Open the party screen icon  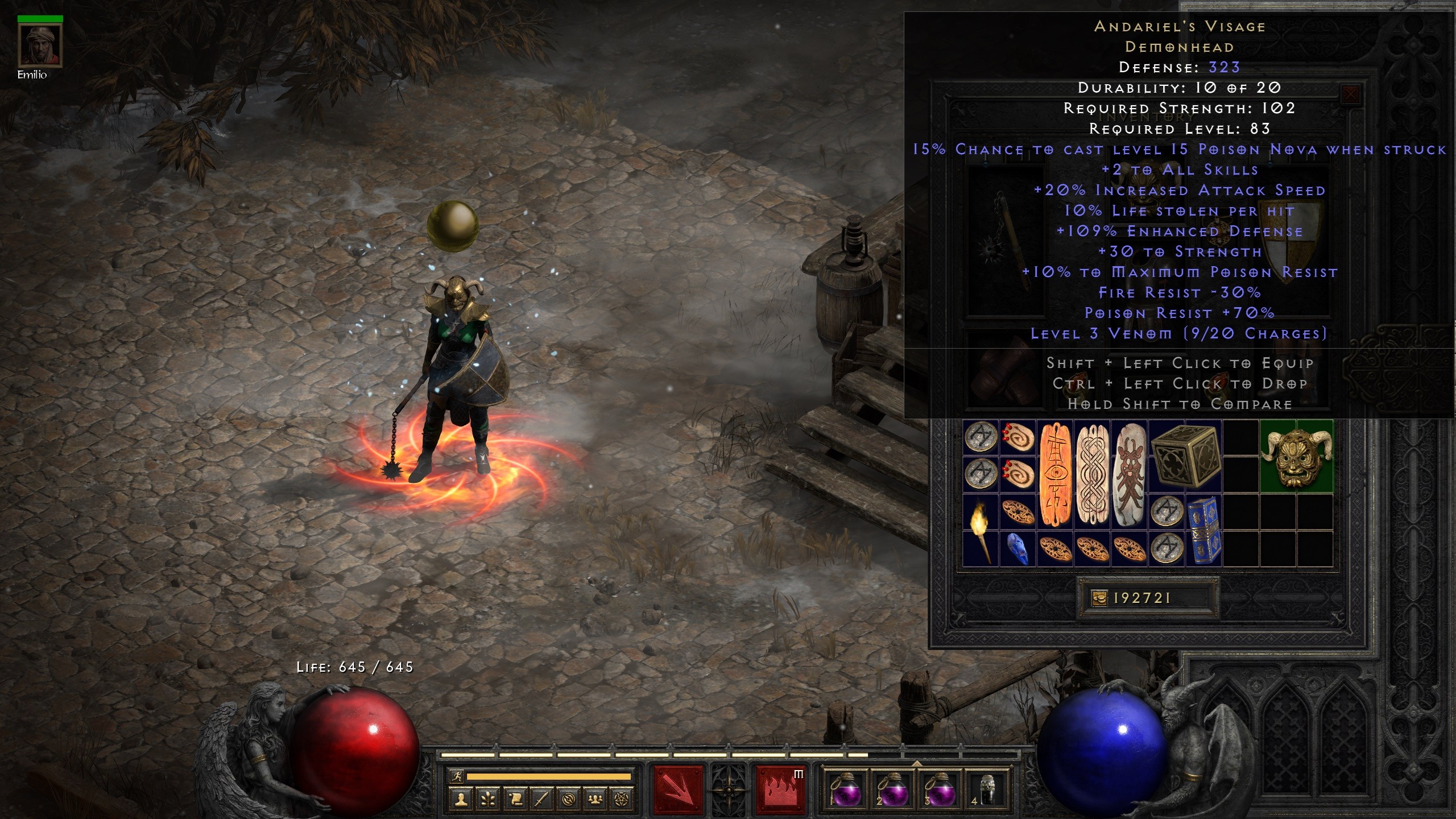(595, 800)
